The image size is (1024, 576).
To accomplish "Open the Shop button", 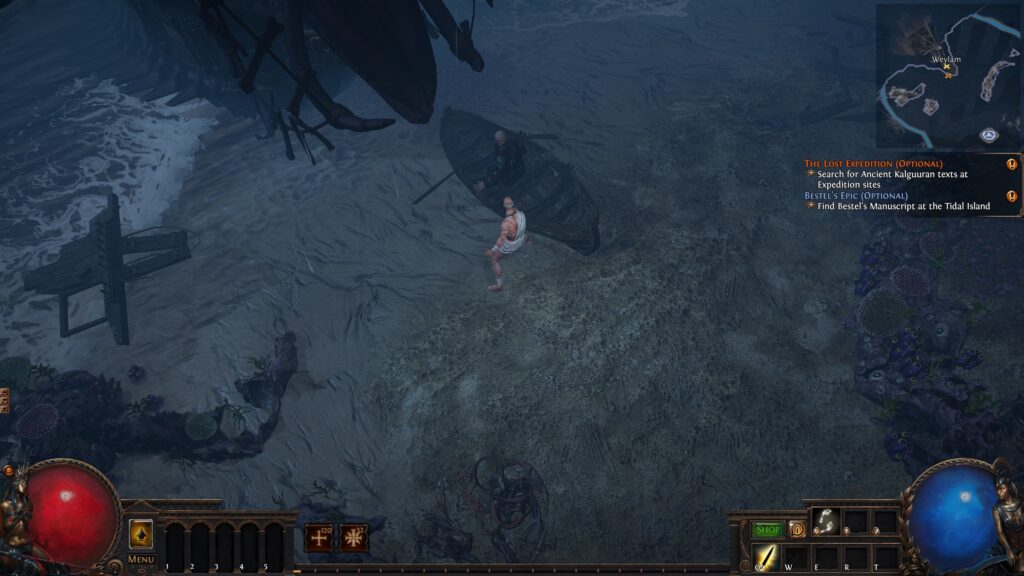I will pyautogui.click(x=768, y=529).
